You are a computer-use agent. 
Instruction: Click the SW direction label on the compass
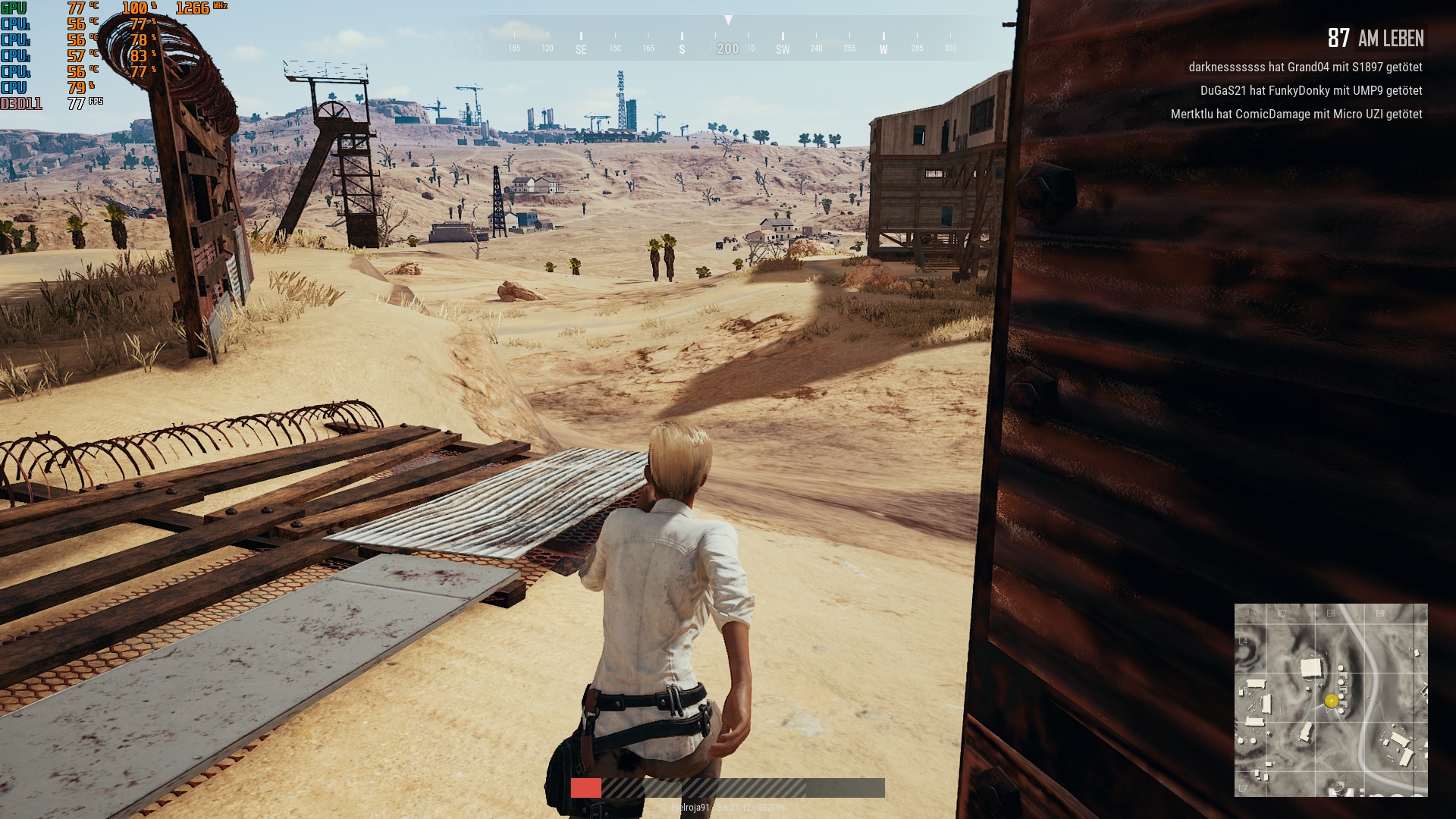782,48
